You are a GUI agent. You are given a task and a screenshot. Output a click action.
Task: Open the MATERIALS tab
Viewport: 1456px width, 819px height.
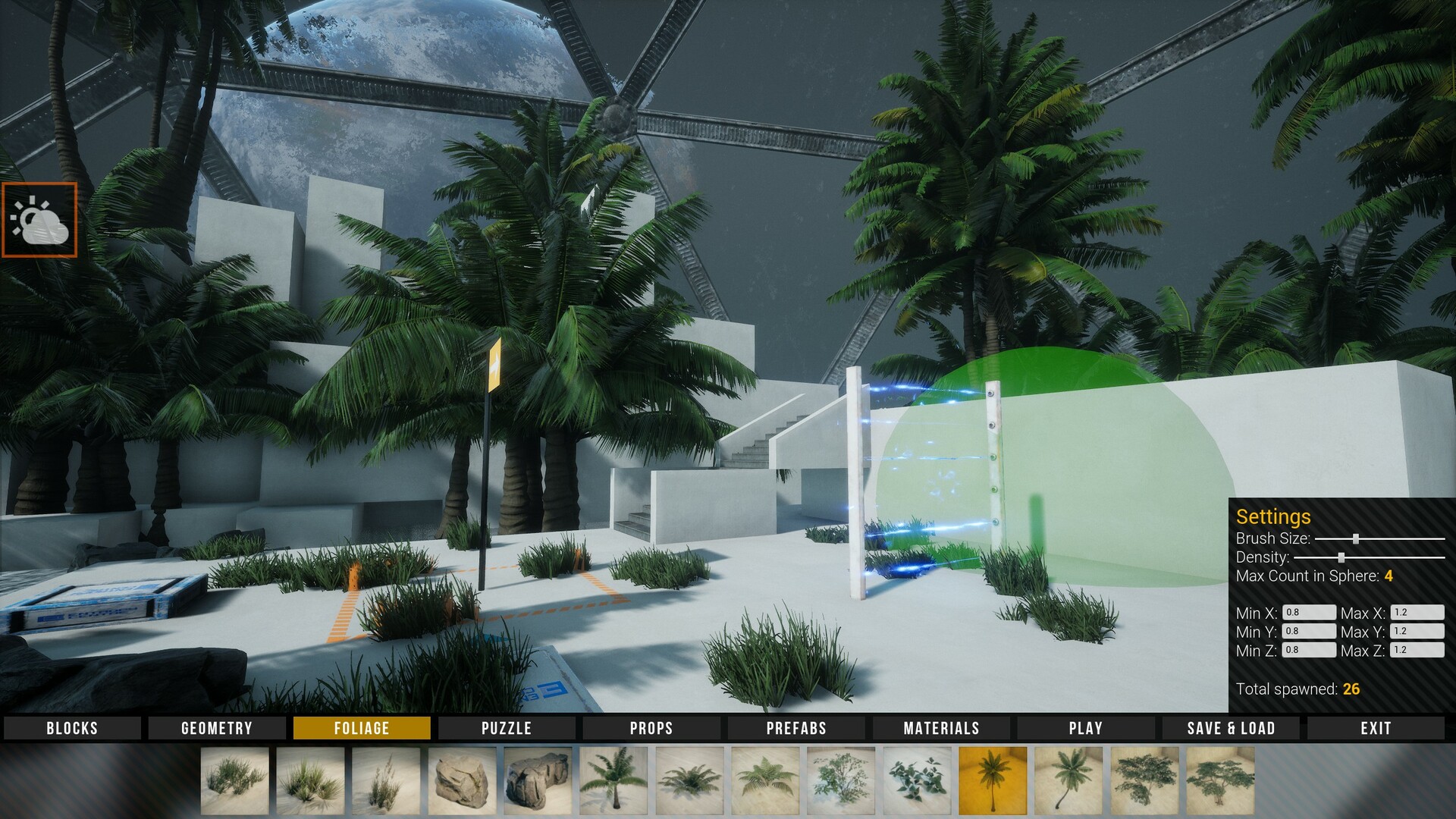940,728
